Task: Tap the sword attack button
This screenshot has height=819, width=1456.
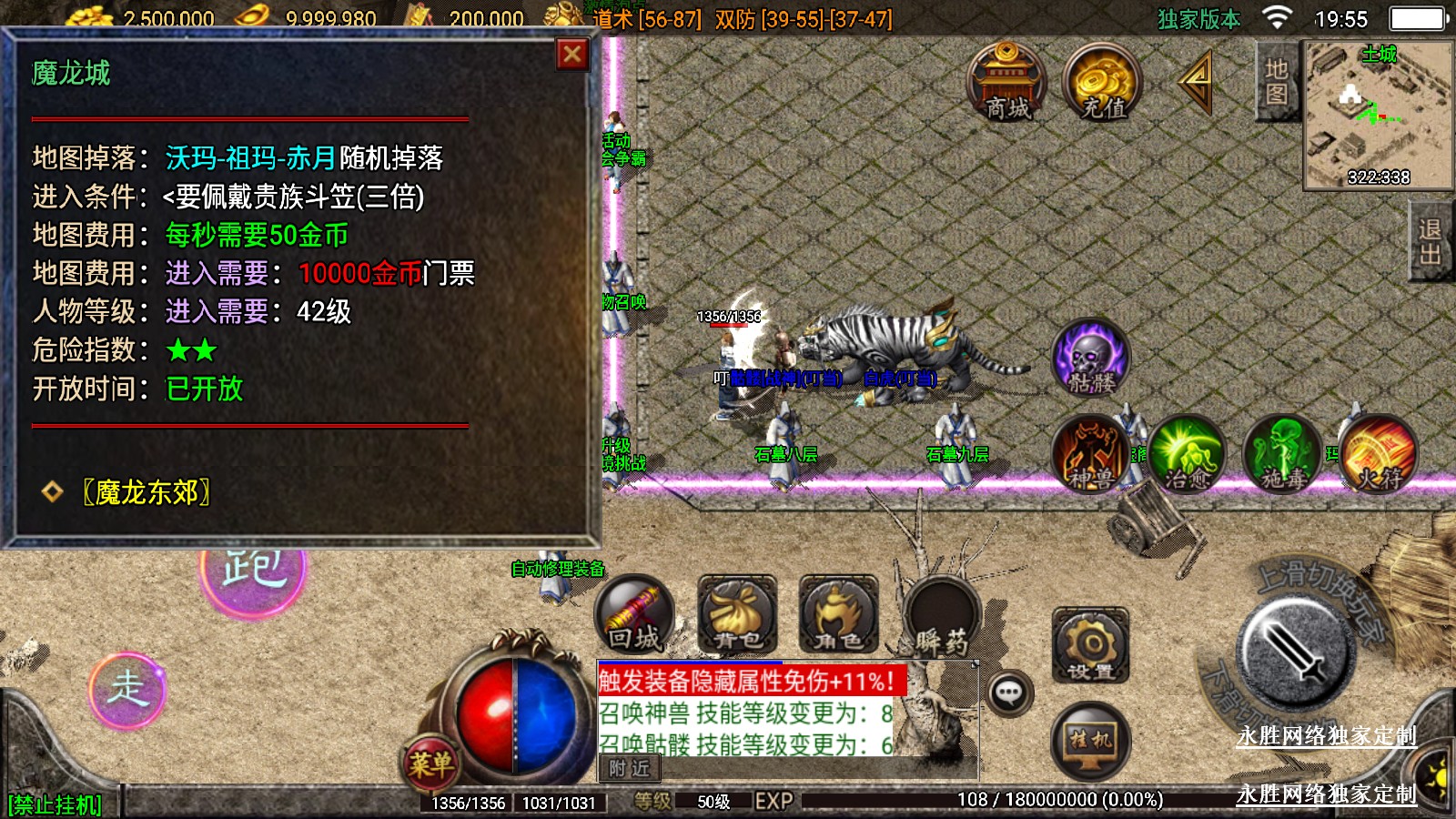Action: (x=1296, y=652)
